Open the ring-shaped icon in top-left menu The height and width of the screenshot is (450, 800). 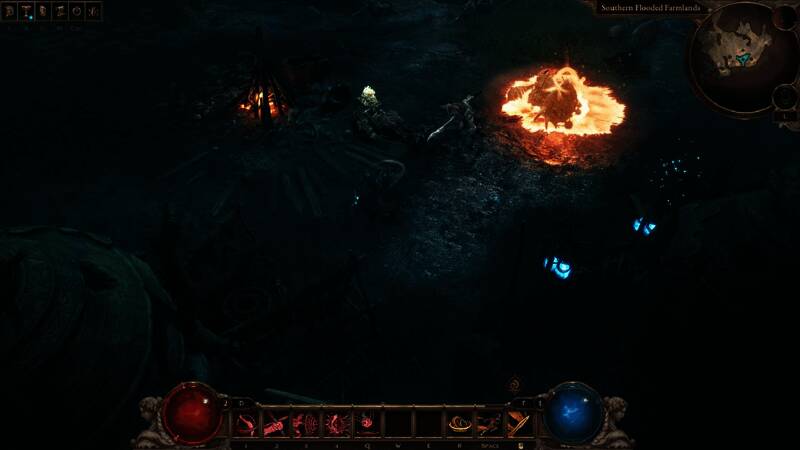click(x=77, y=12)
